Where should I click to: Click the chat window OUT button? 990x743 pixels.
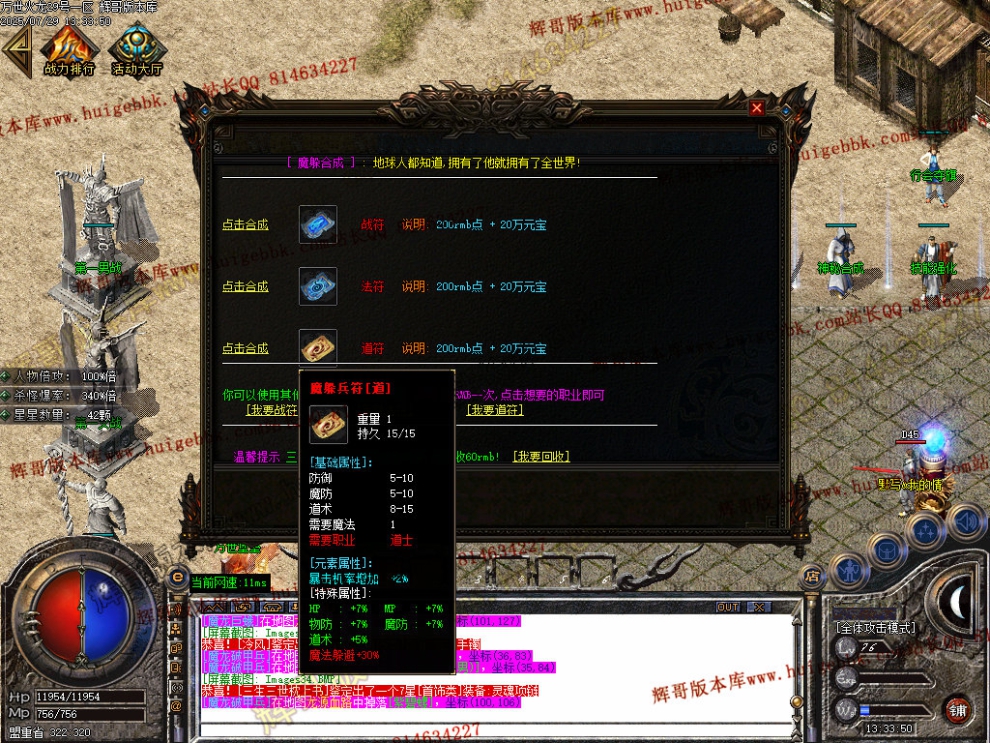[728, 607]
